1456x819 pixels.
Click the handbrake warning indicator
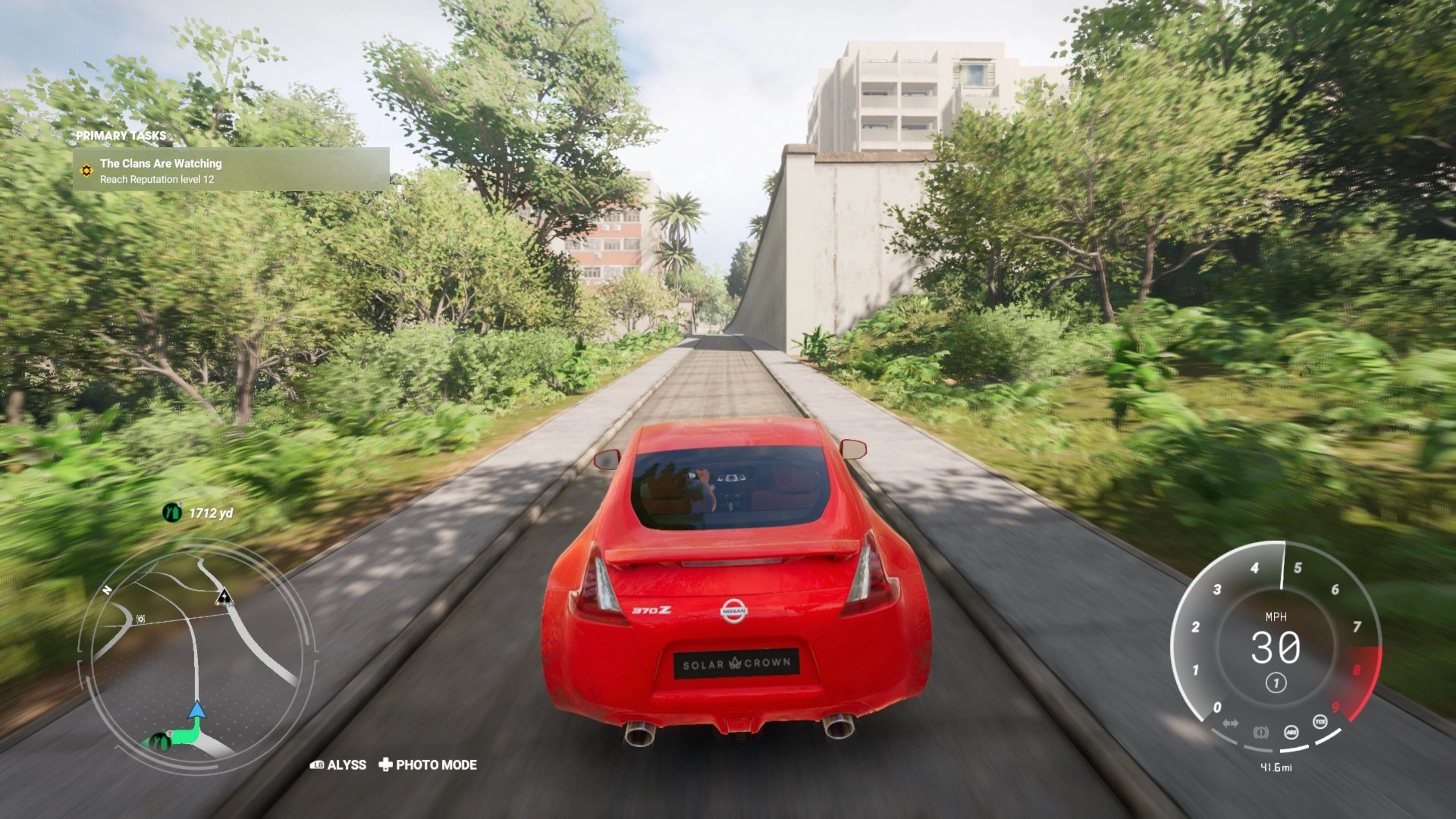point(1260,732)
